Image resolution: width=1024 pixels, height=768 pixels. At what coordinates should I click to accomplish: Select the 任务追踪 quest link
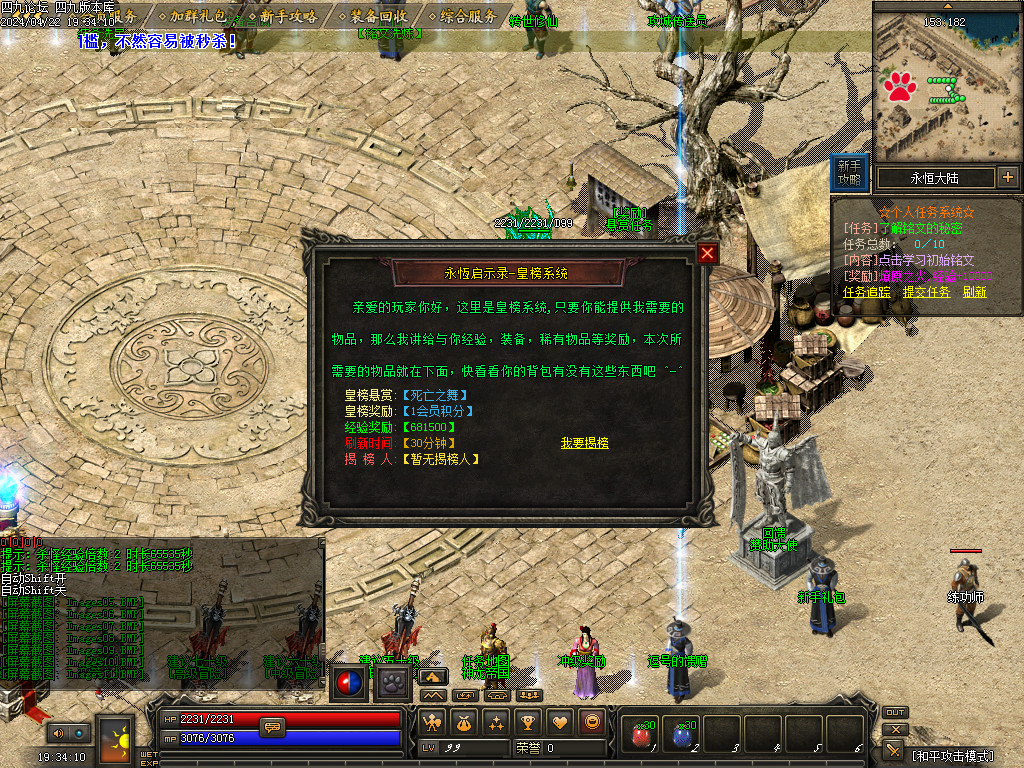[866, 292]
